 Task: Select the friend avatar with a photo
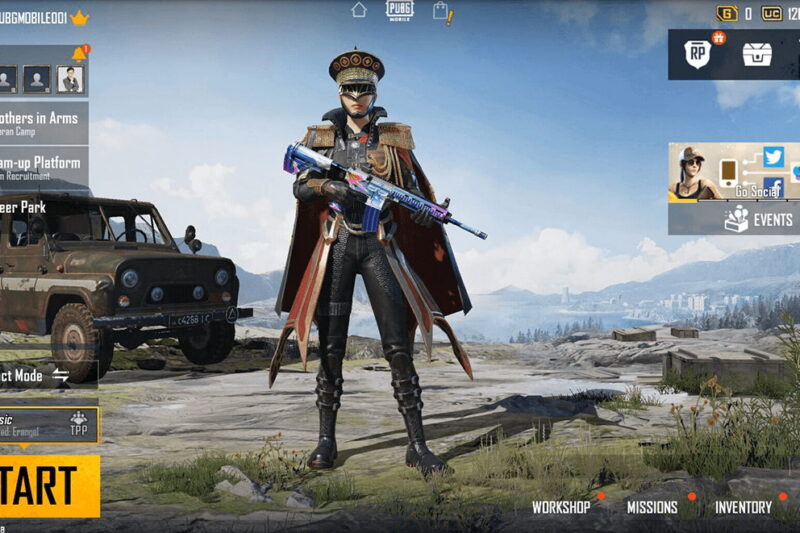click(69, 79)
